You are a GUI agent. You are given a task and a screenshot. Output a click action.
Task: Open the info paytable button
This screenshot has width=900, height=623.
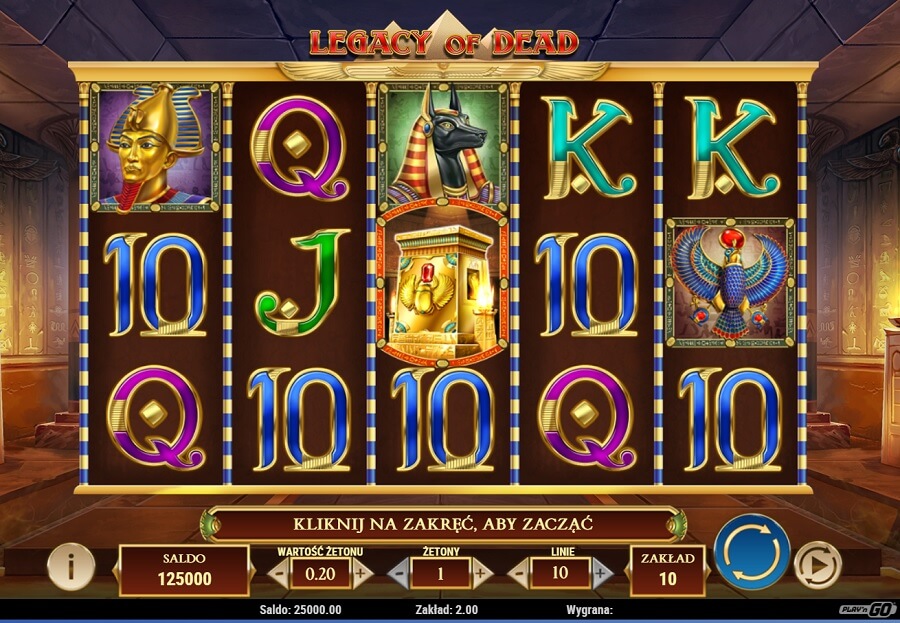[x=71, y=567]
